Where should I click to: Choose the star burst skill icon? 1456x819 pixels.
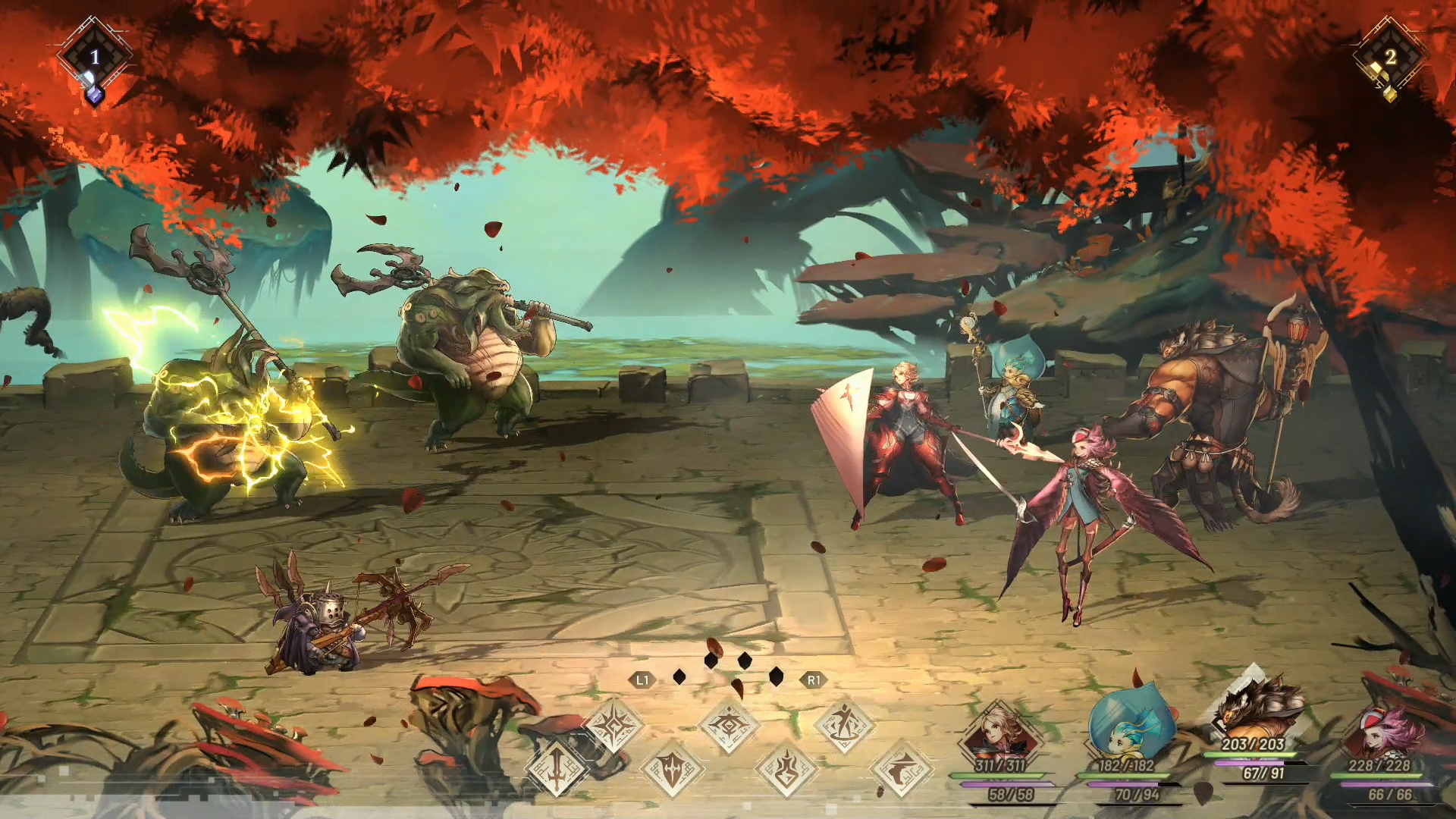(x=613, y=726)
